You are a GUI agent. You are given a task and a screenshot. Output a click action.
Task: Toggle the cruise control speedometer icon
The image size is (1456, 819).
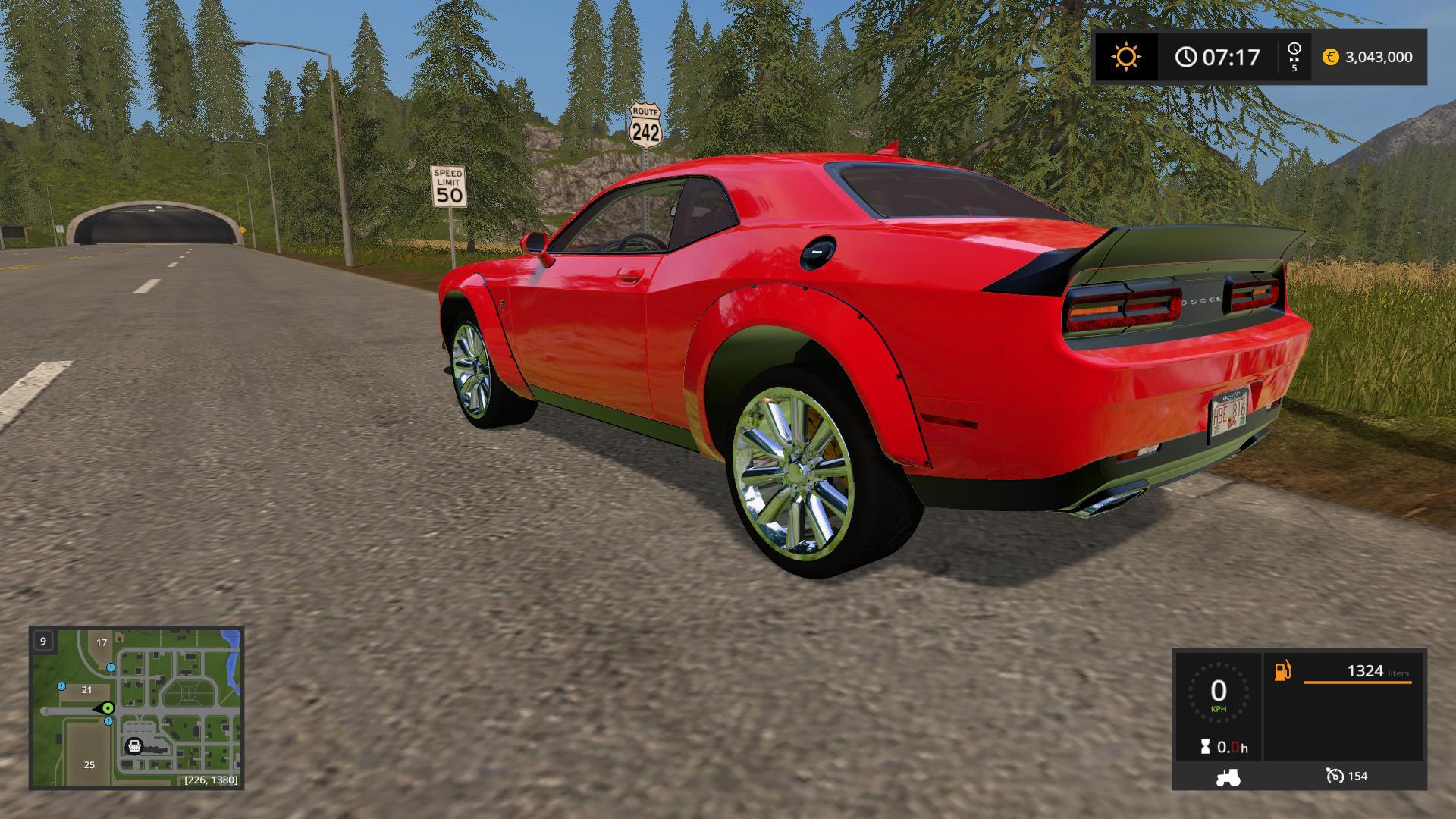1334,776
